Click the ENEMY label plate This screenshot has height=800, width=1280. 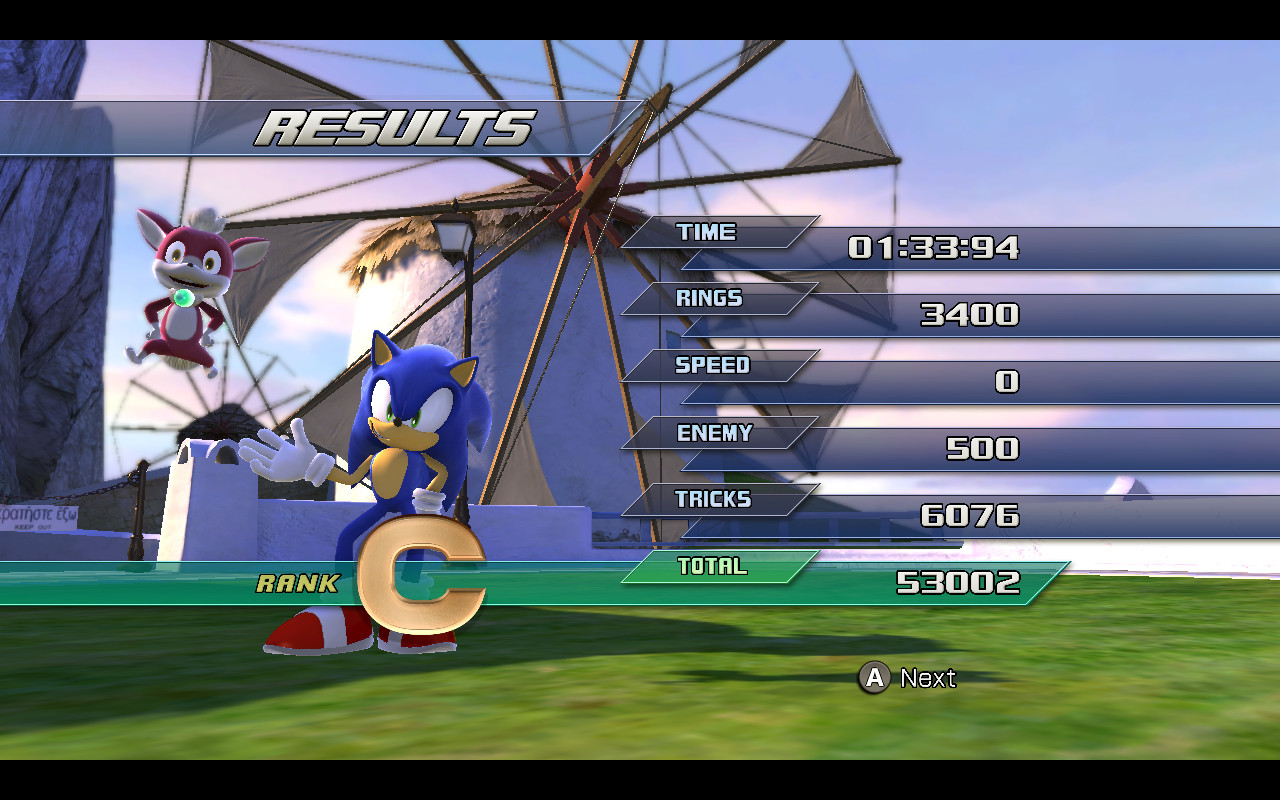715,433
